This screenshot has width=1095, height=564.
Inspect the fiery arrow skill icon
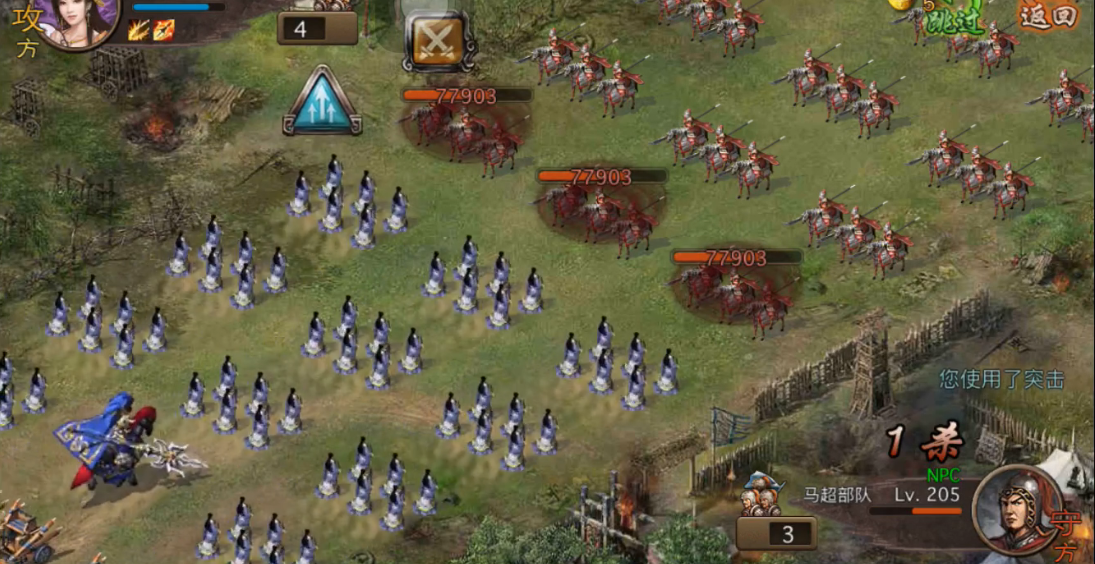click(x=163, y=30)
